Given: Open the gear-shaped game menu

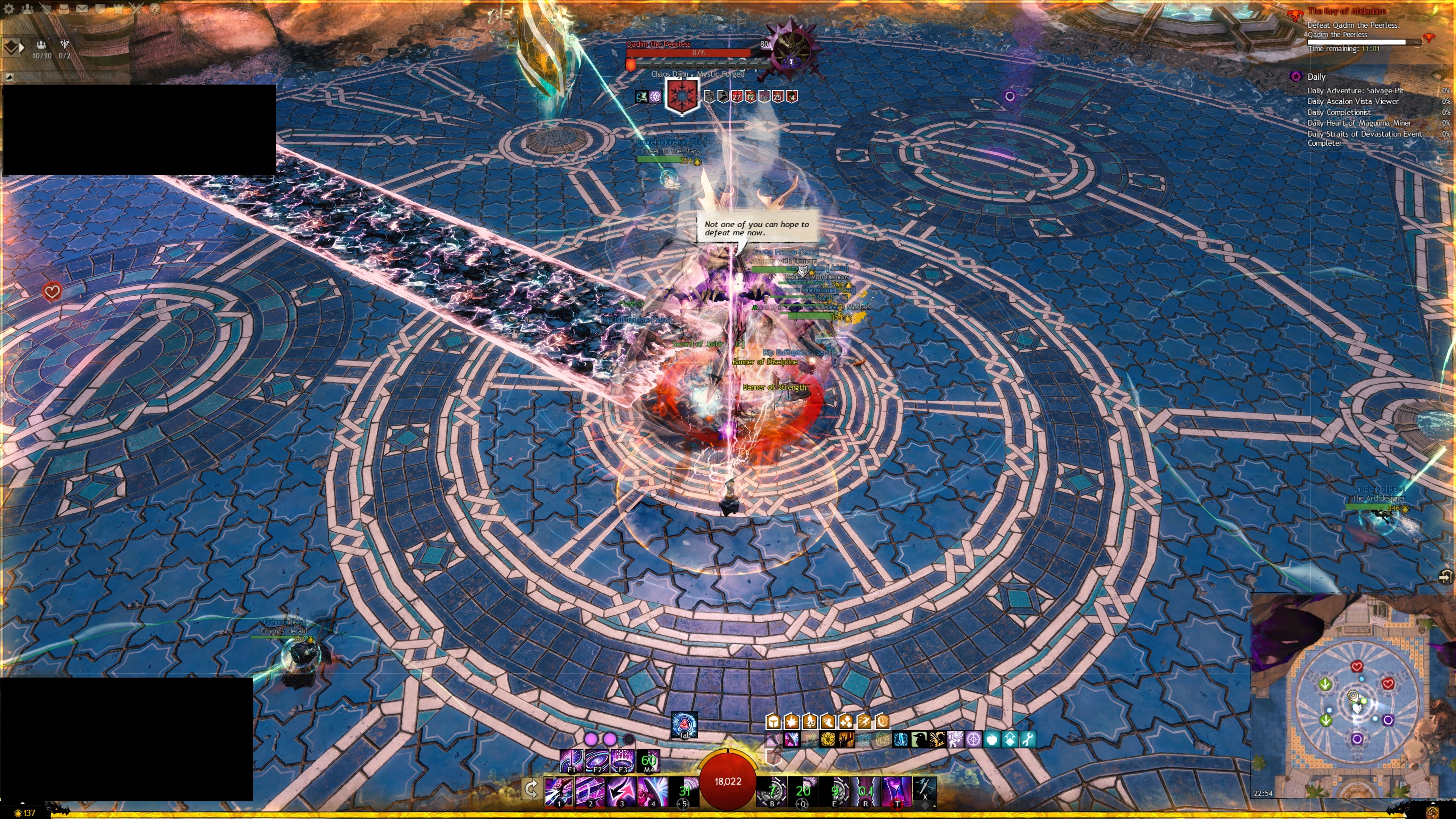Looking at the screenshot, I should (9, 8).
